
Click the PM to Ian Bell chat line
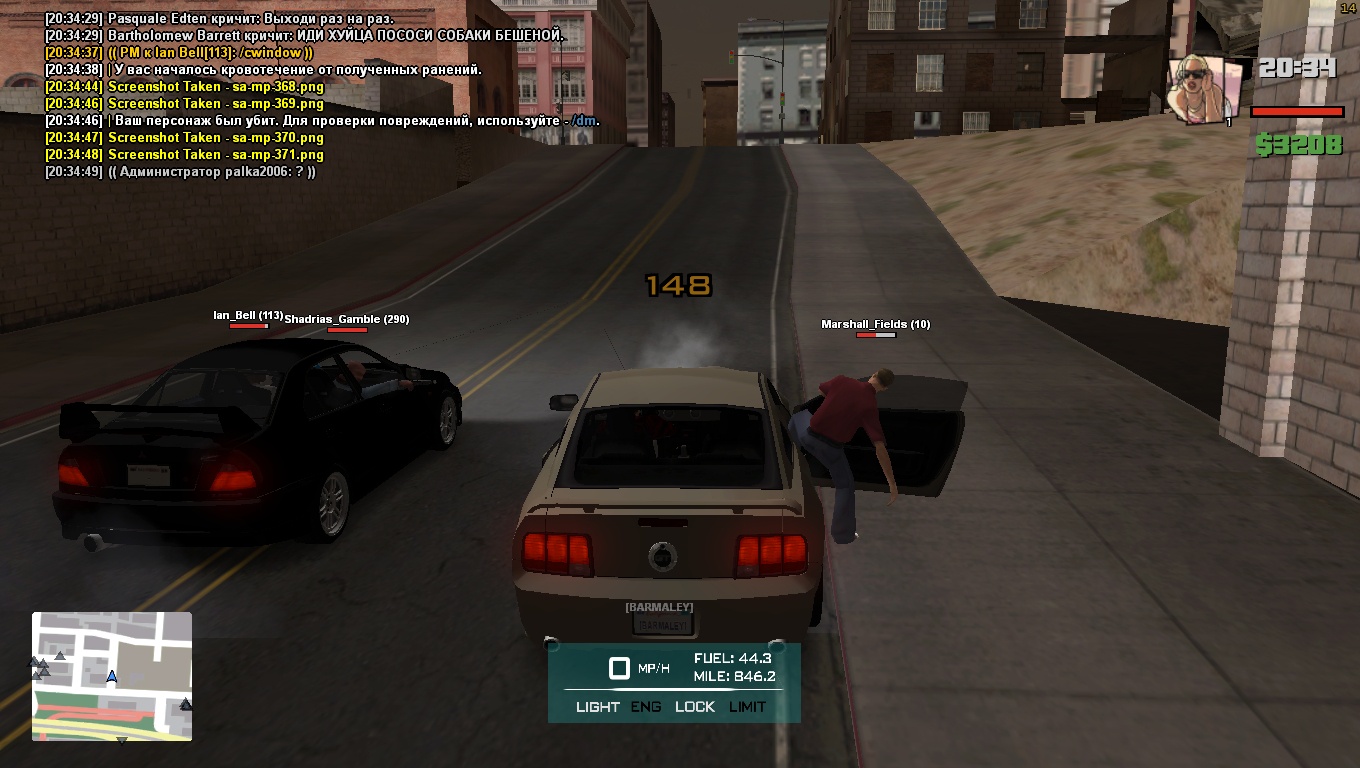[x=180, y=52]
